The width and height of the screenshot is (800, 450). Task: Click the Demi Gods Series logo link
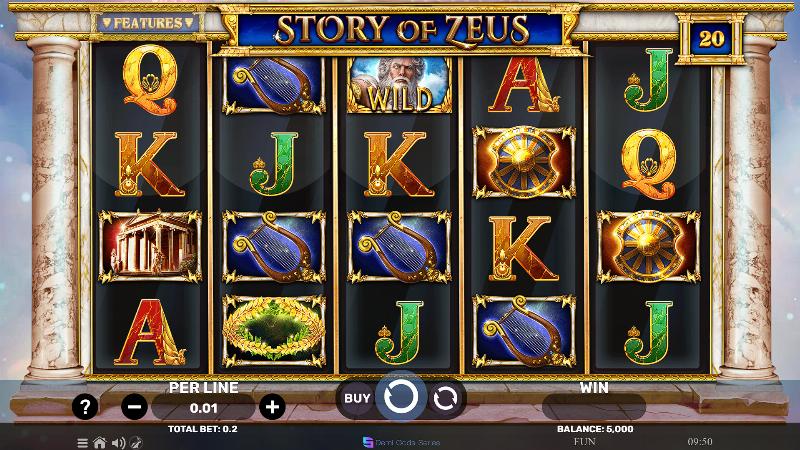point(400,441)
